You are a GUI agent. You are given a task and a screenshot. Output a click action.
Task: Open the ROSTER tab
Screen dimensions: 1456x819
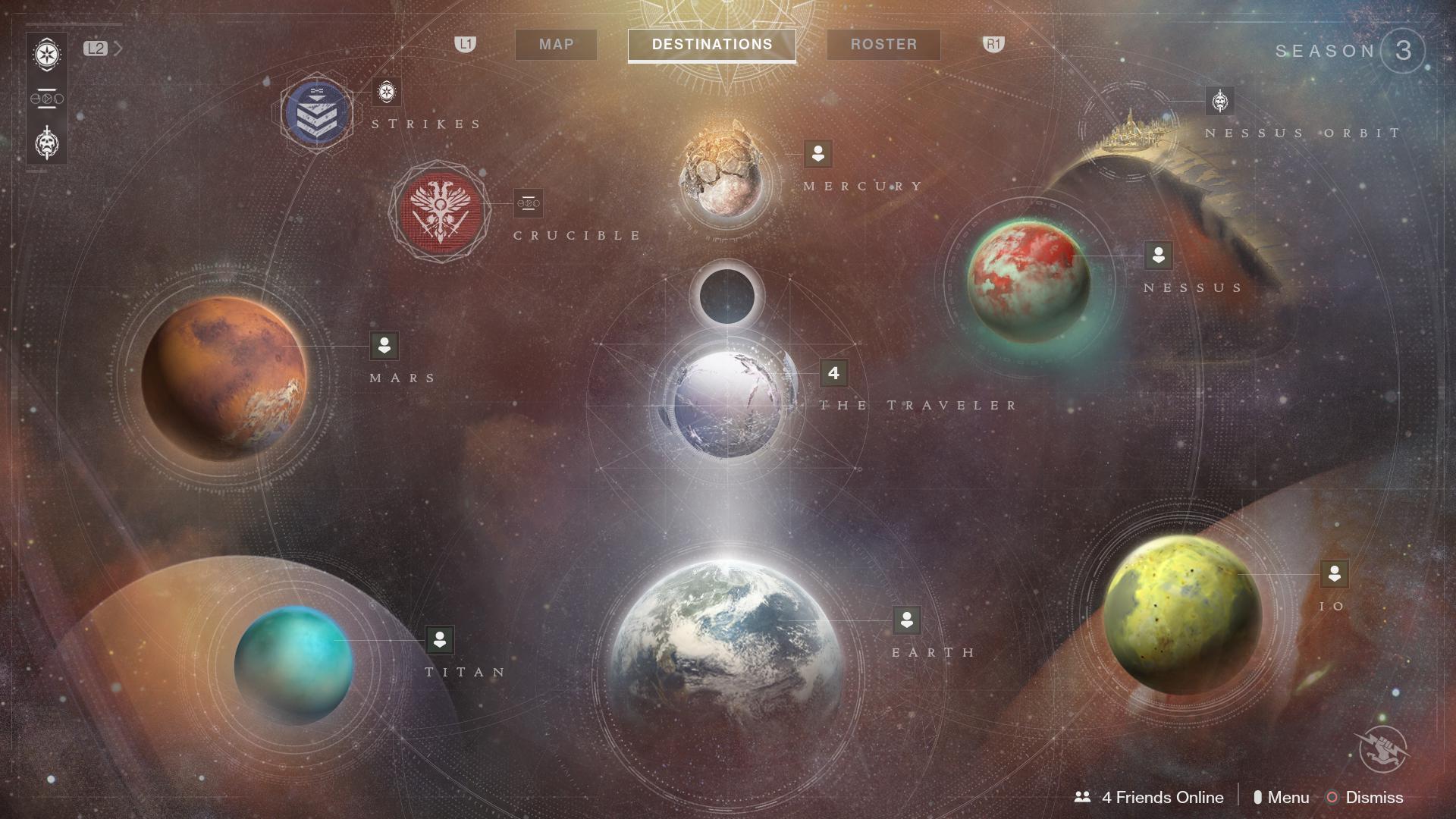tap(883, 45)
